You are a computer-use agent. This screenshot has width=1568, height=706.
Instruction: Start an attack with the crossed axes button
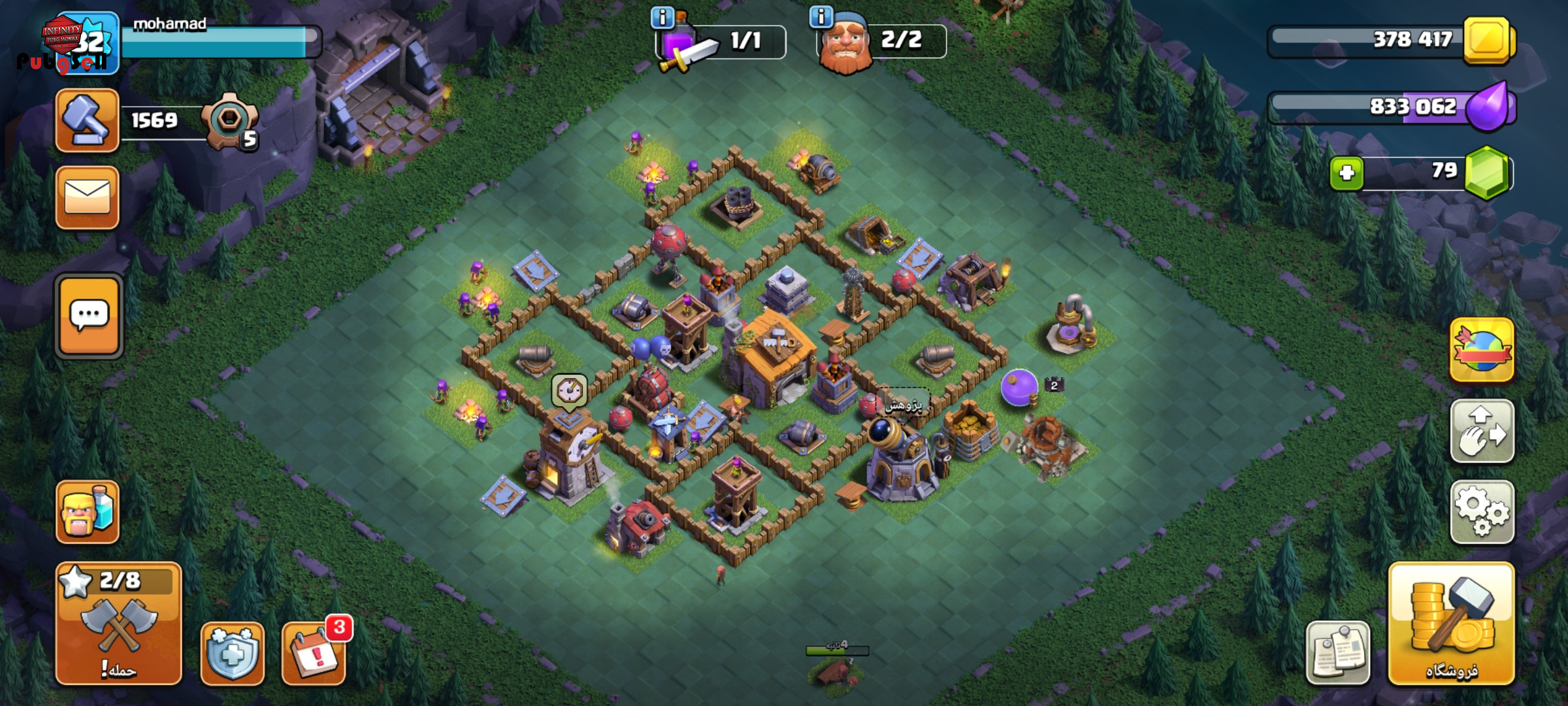pyautogui.click(x=118, y=624)
